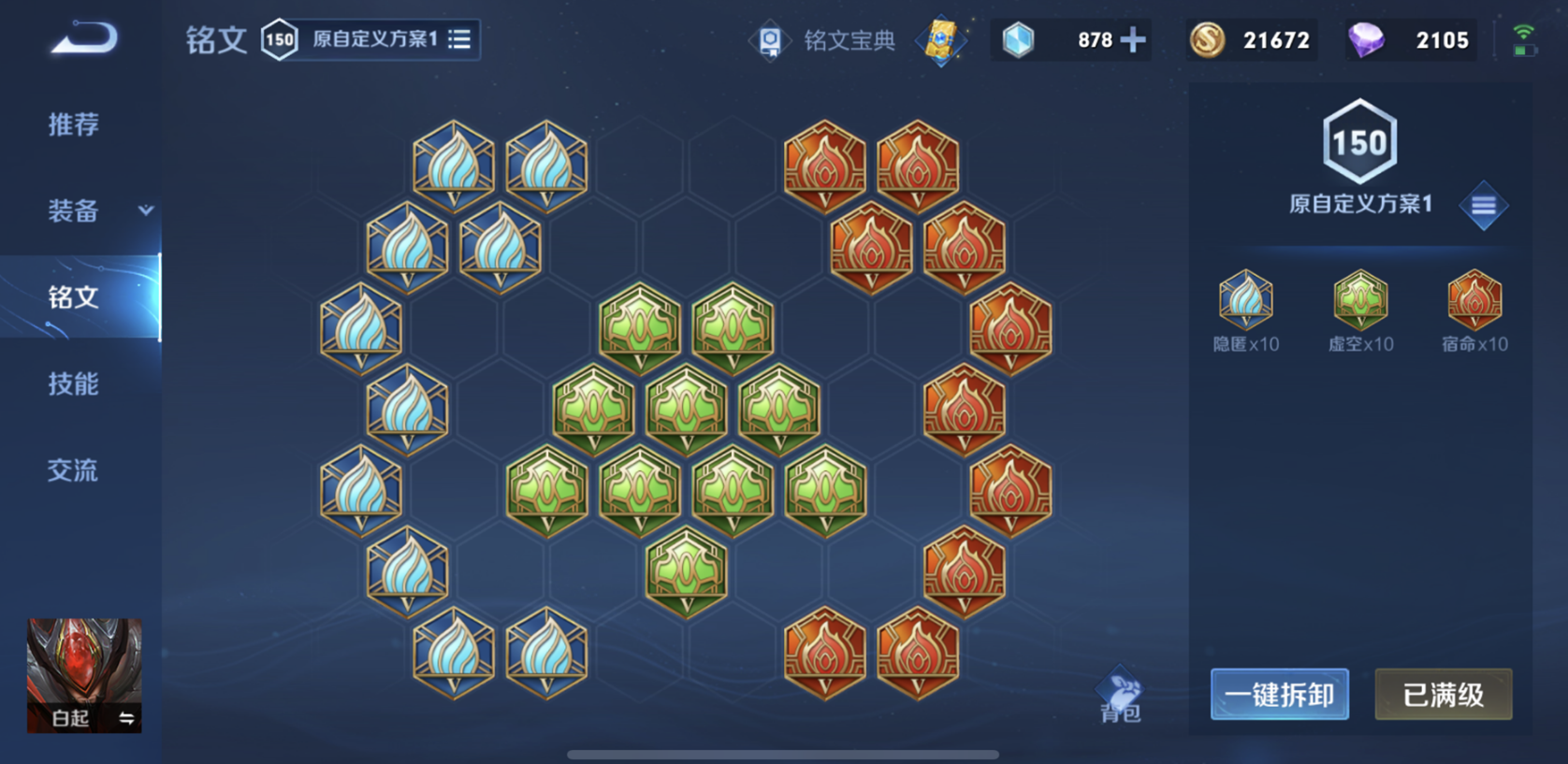Click the diamond currency icon
Screen dimensions: 1568x764
1369,40
